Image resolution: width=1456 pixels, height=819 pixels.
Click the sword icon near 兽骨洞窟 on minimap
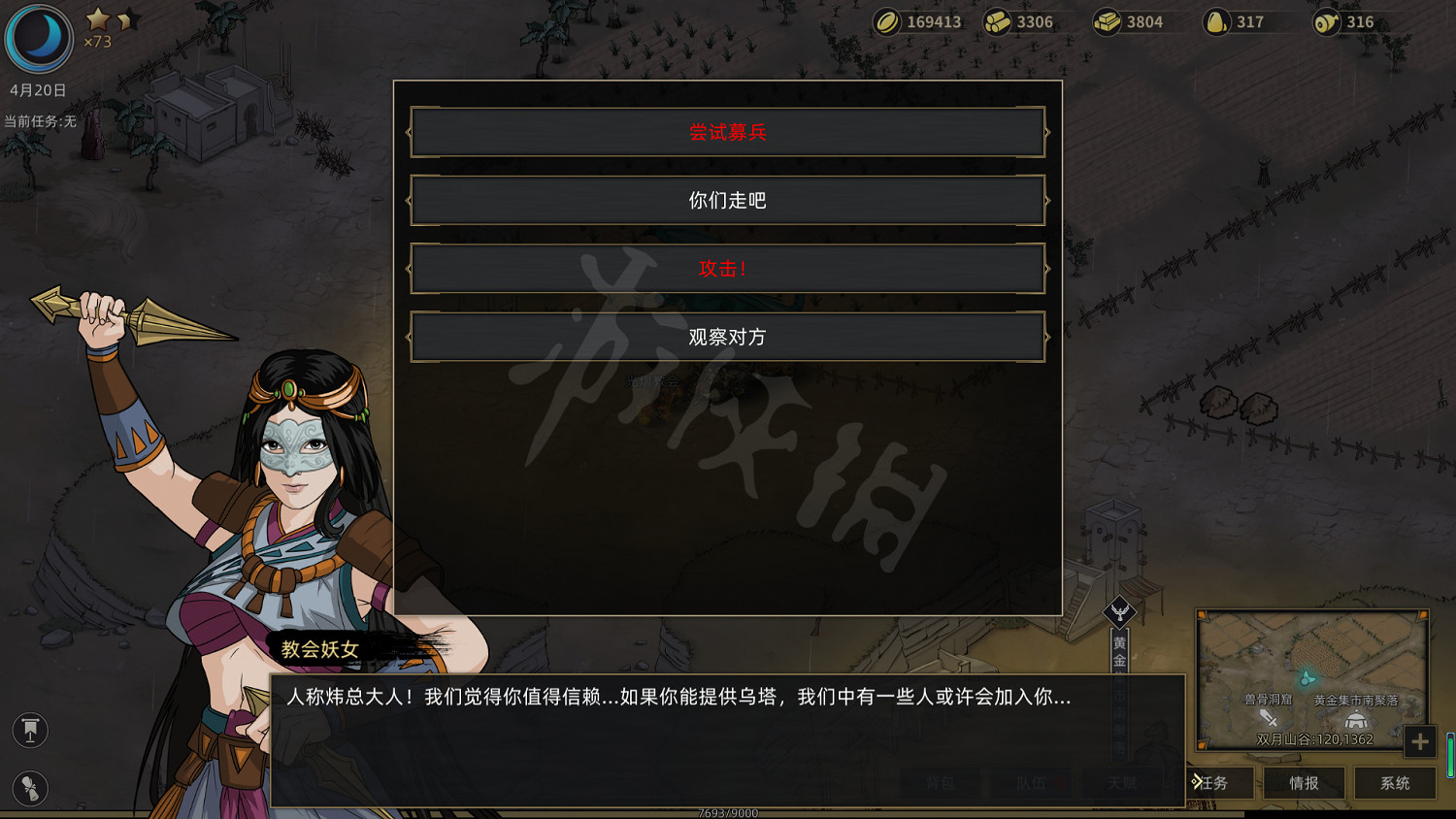[1268, 718]
